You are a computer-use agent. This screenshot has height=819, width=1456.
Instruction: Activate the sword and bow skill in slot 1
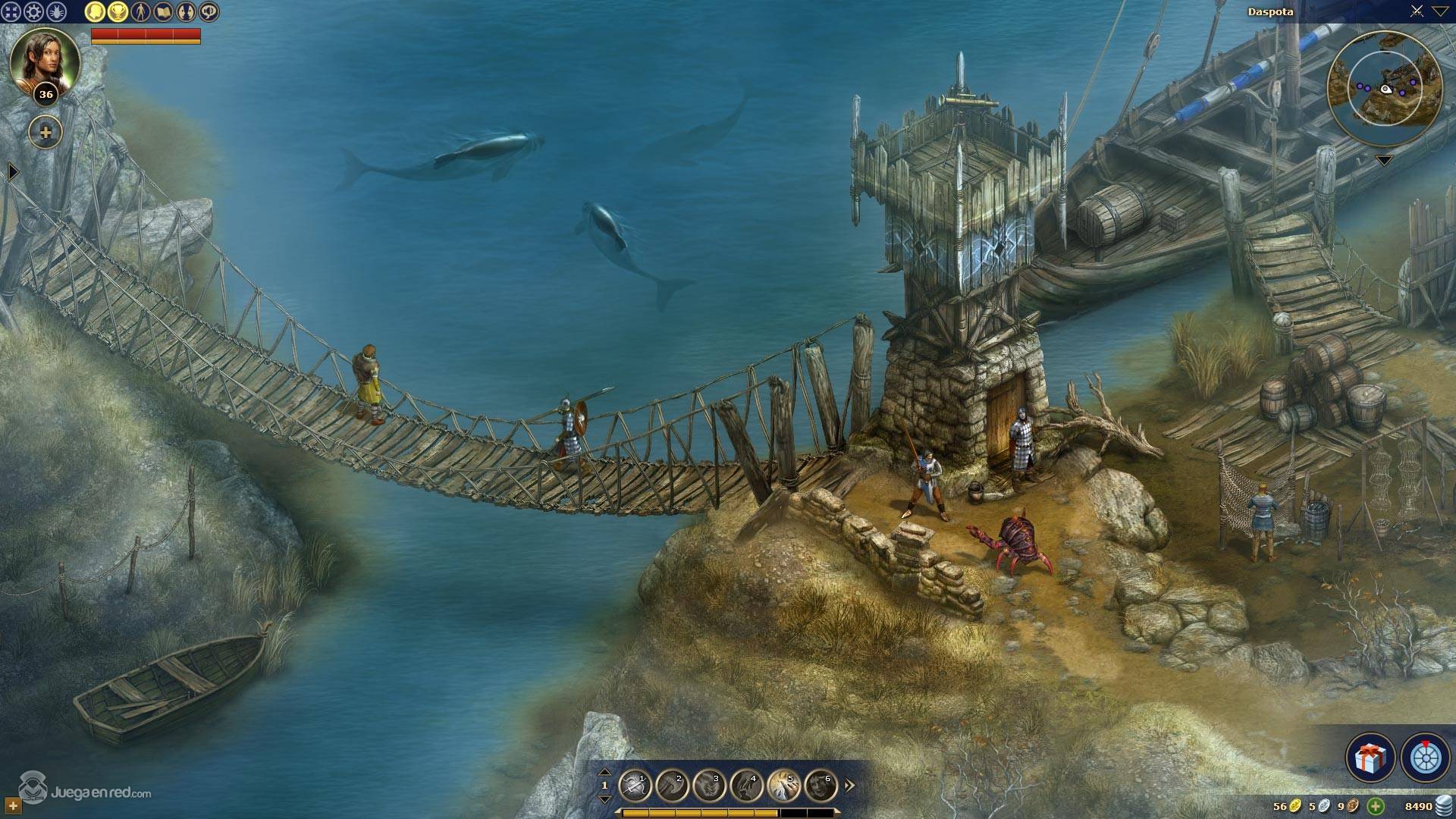pos(635,786)
